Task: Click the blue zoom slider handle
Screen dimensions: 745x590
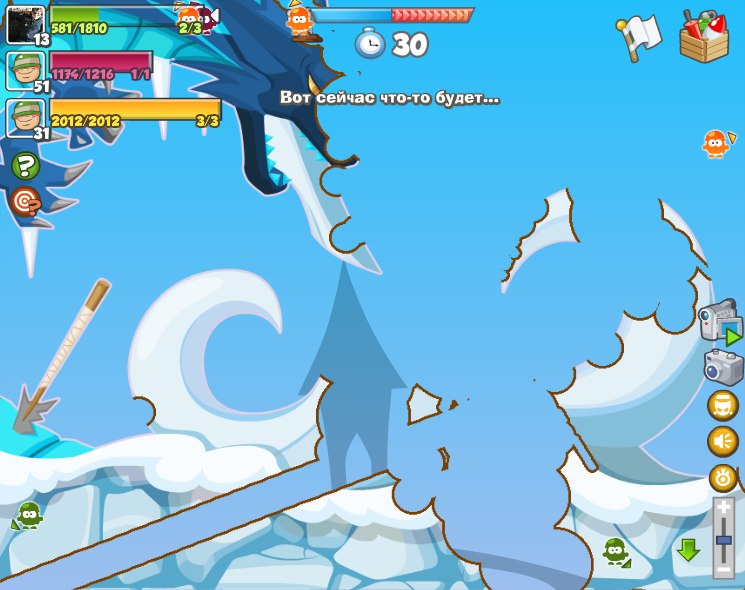Action: 724,540
